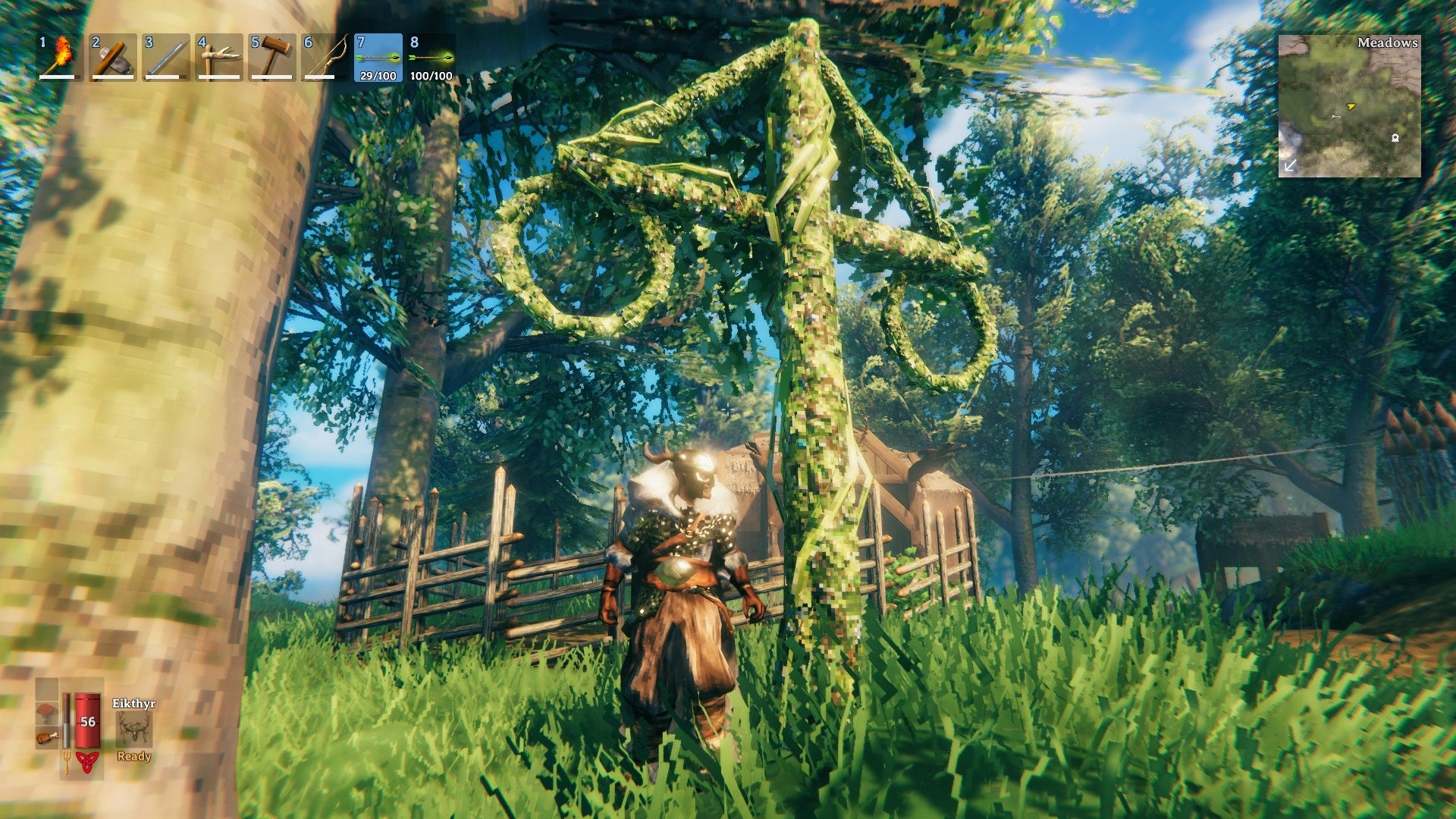Click the red raspberry food icon
Viewport: 1456px width, 819px height.
point(47,714)
